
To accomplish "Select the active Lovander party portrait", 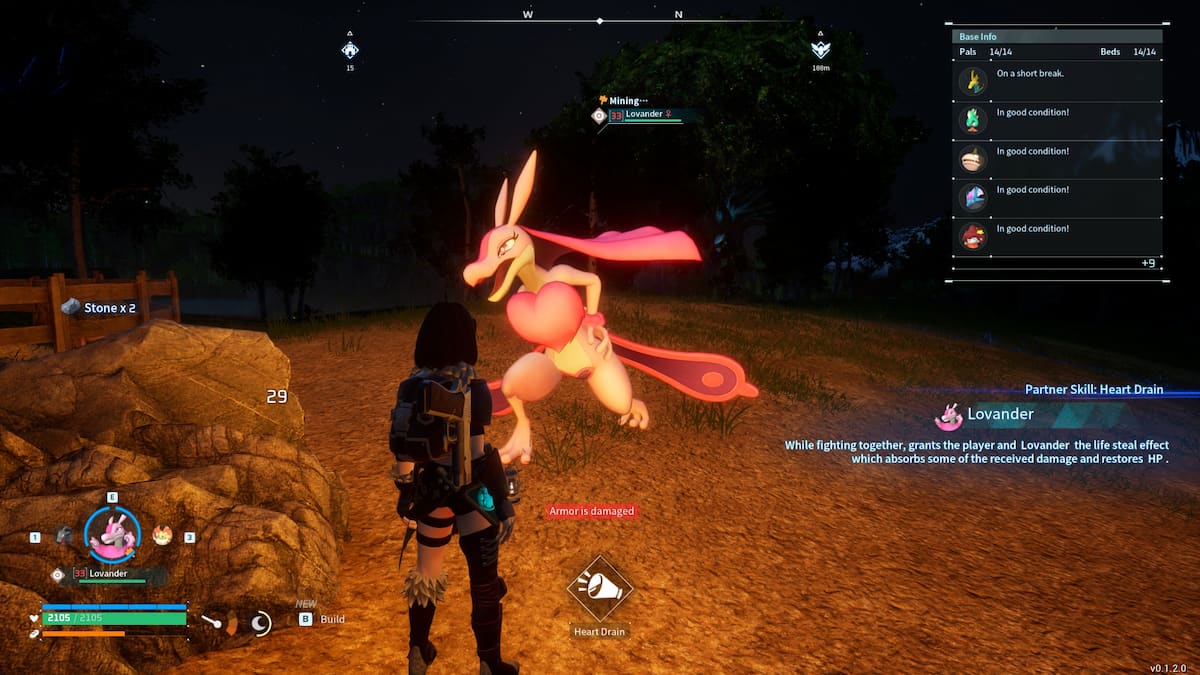I will pyautogui.click(x=112, y=535).
